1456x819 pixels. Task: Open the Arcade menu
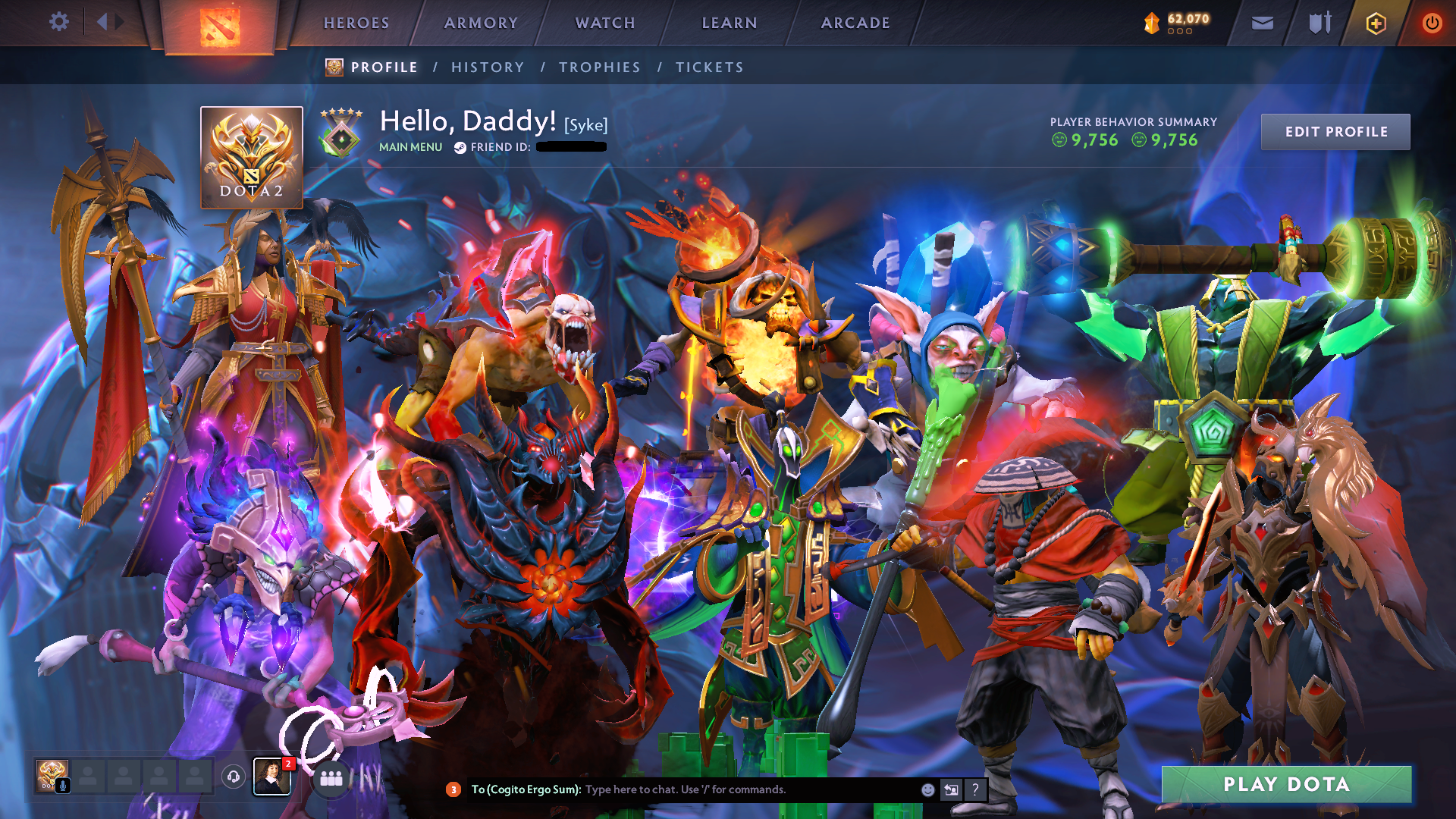855,23
